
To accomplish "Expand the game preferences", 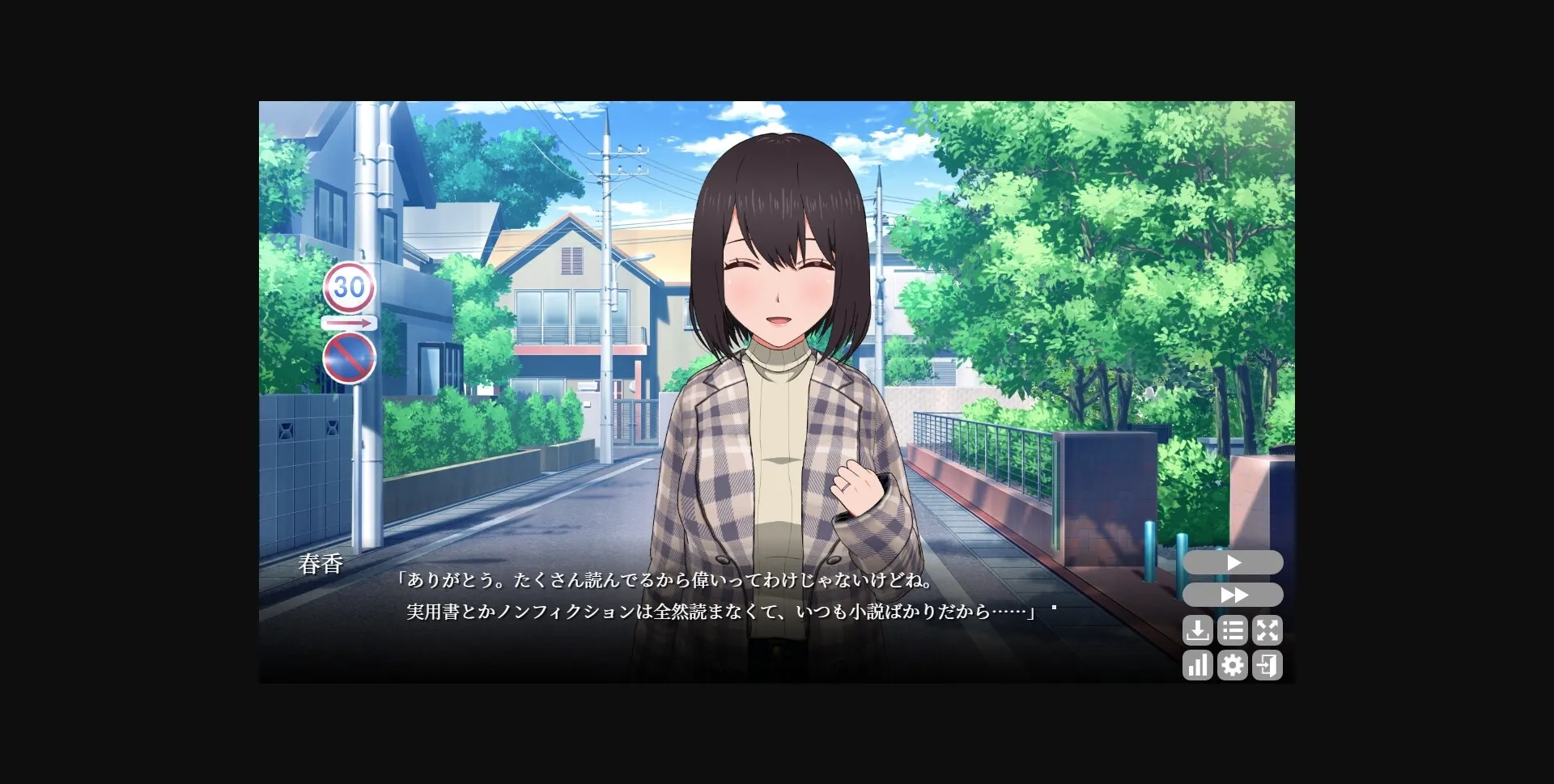I will pos(1233,665).
